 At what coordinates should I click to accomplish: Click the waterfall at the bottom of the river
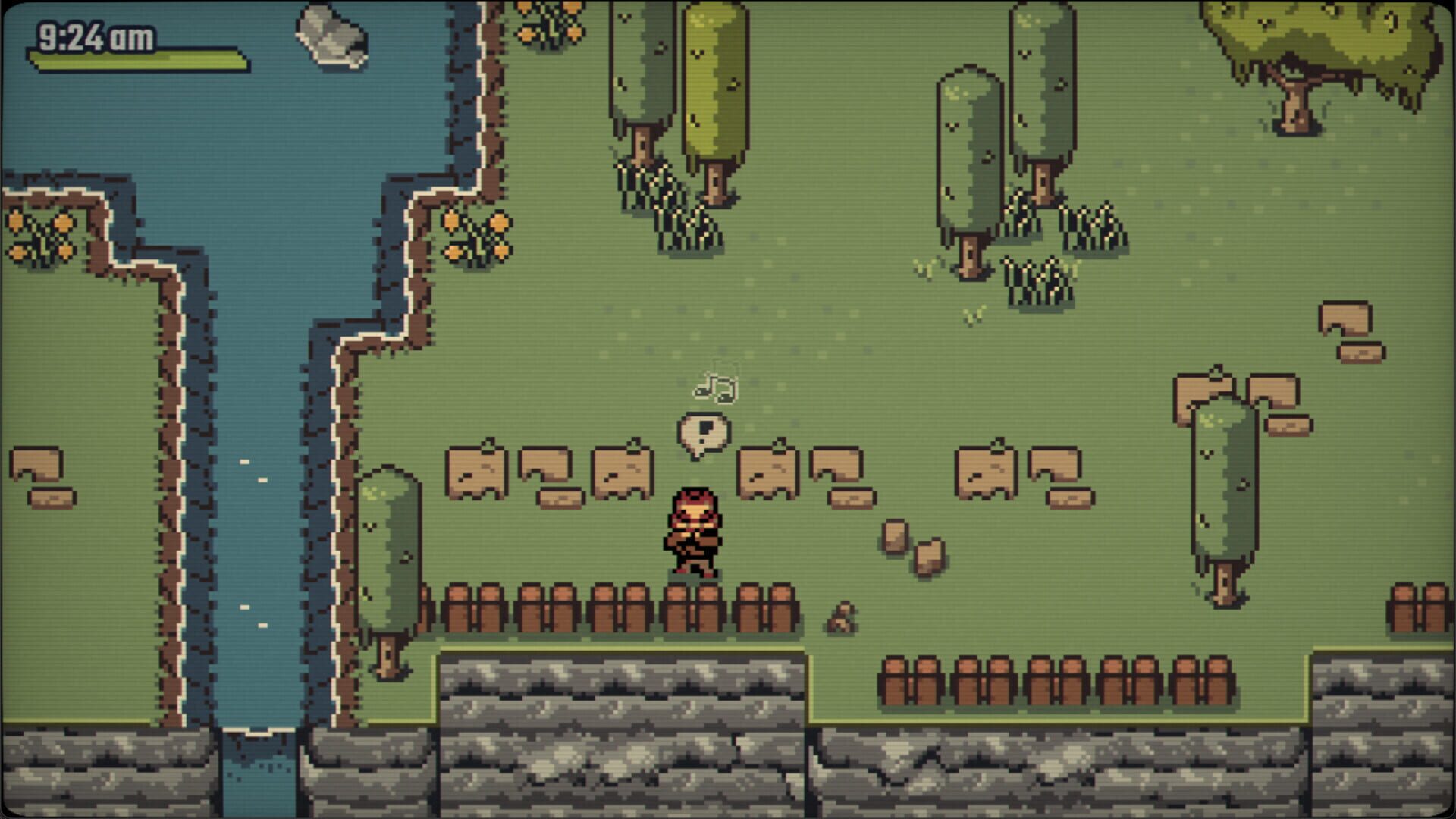(x=258, y=766)
